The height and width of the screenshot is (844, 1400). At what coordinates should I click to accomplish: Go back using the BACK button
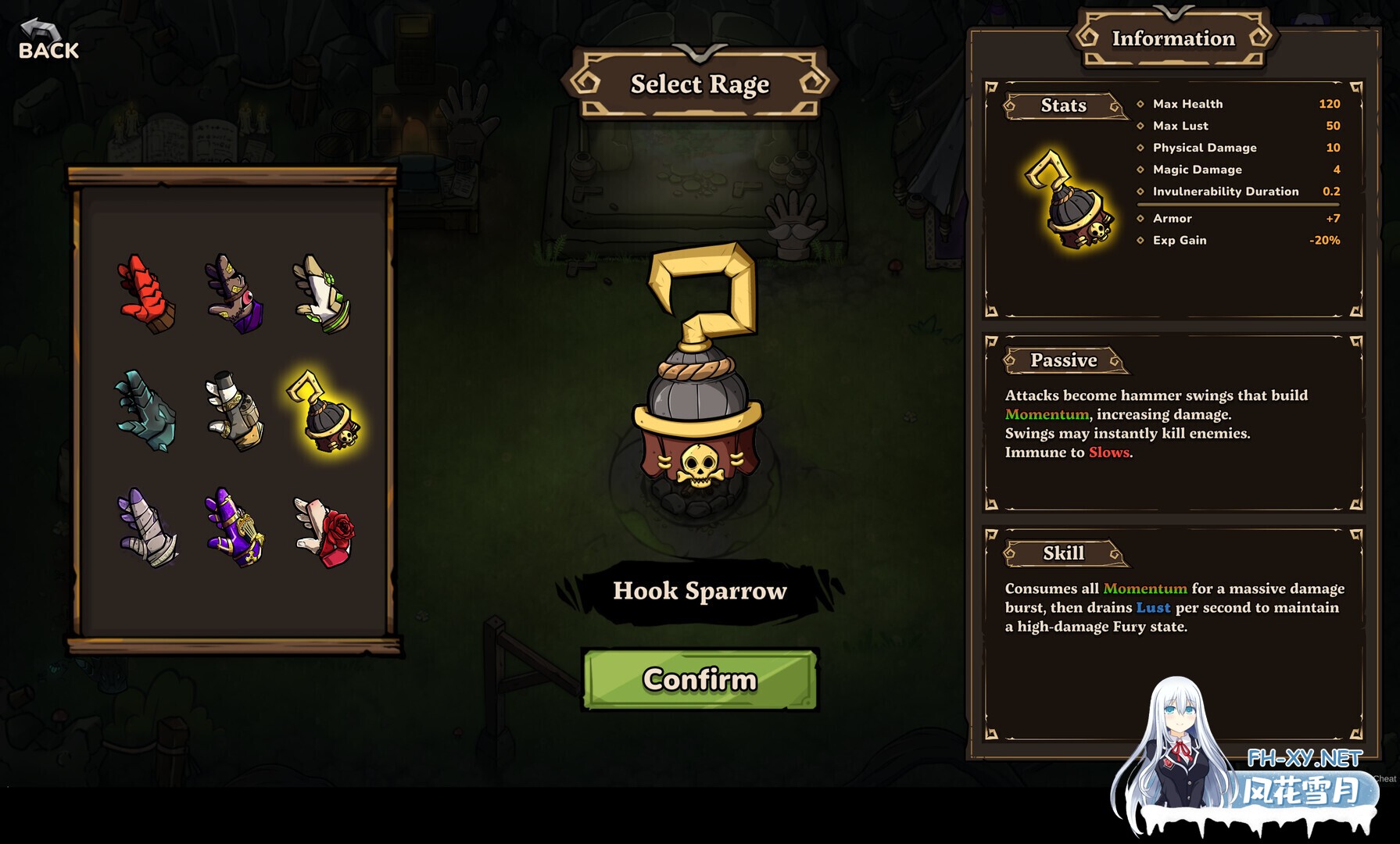point(48,41)
